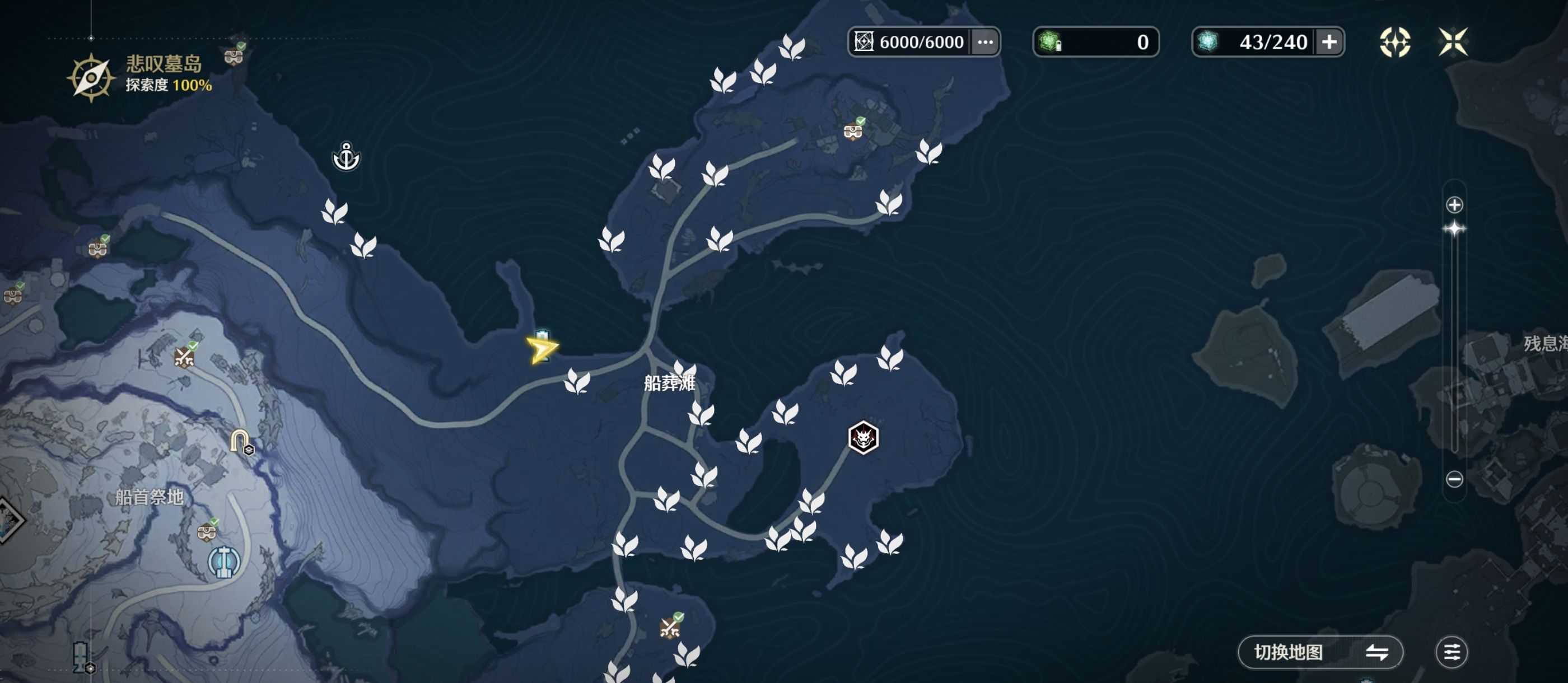Viewport: 1568px width, 683px height.
Task: Zoom in the map with plus button
Action: [x=1454, y=204]
